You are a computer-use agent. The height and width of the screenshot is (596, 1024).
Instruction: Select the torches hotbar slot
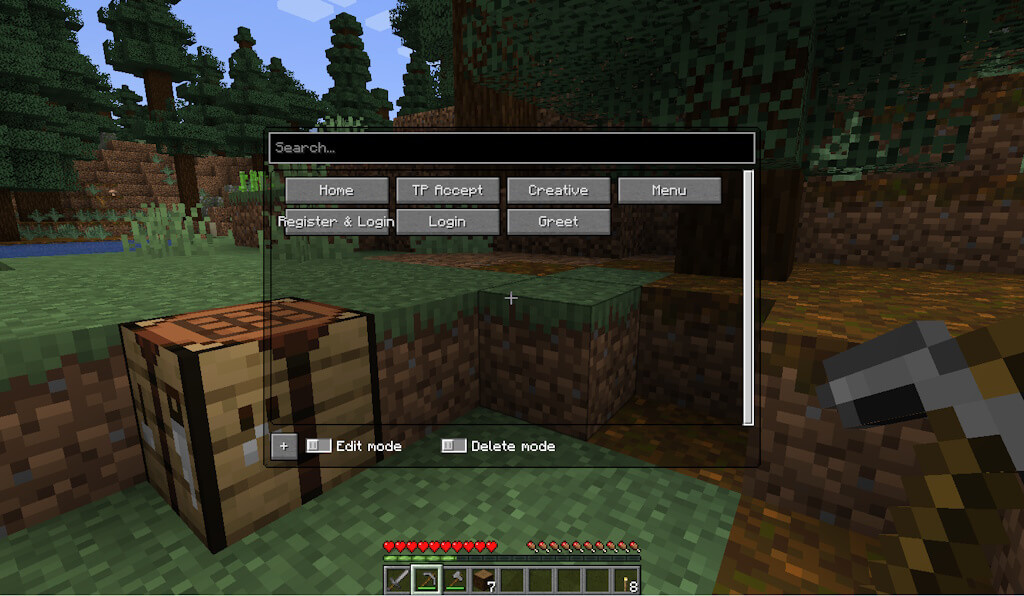(626, 579)
